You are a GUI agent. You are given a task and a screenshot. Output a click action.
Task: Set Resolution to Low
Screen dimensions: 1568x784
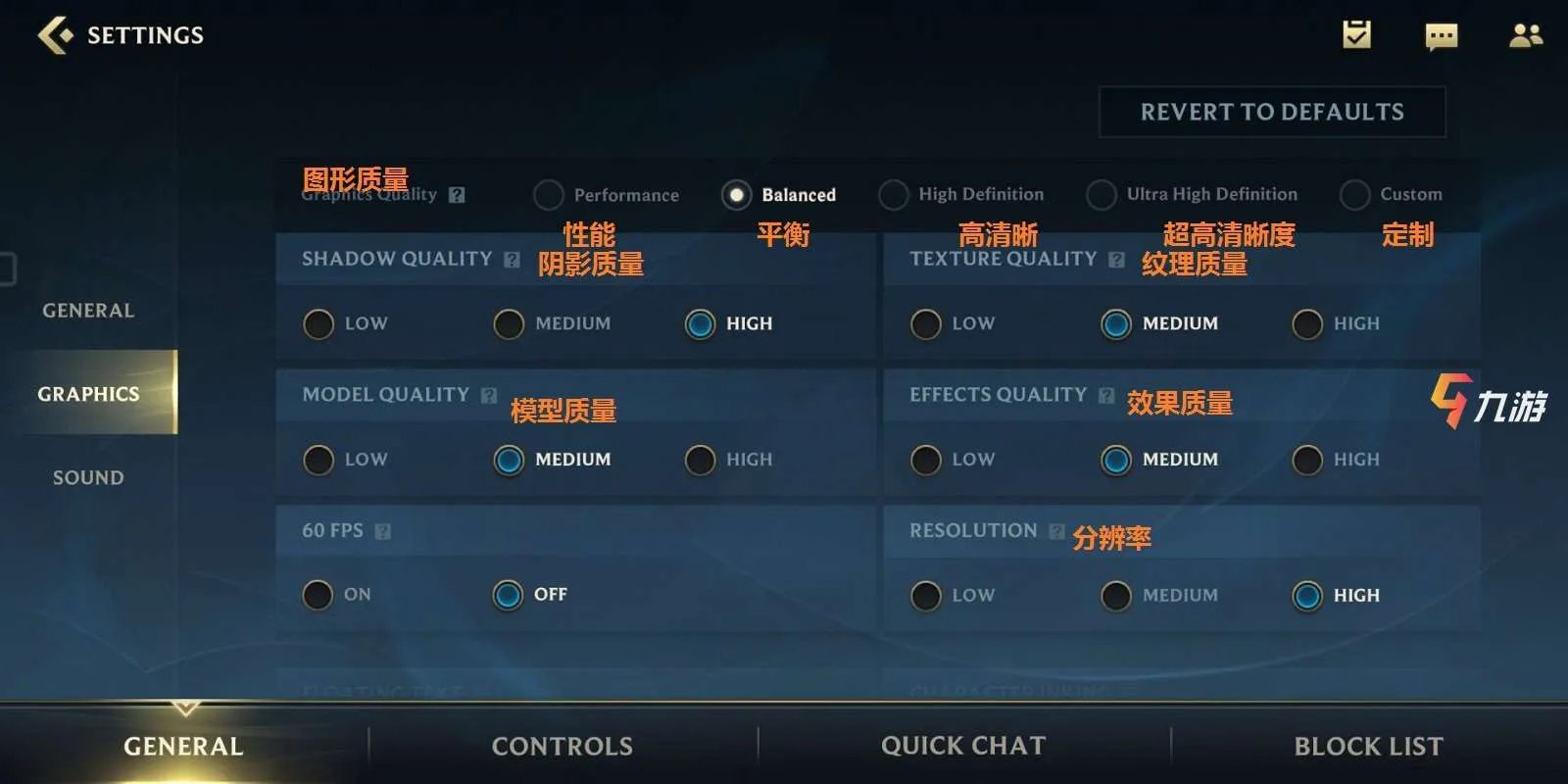[925, 595]
